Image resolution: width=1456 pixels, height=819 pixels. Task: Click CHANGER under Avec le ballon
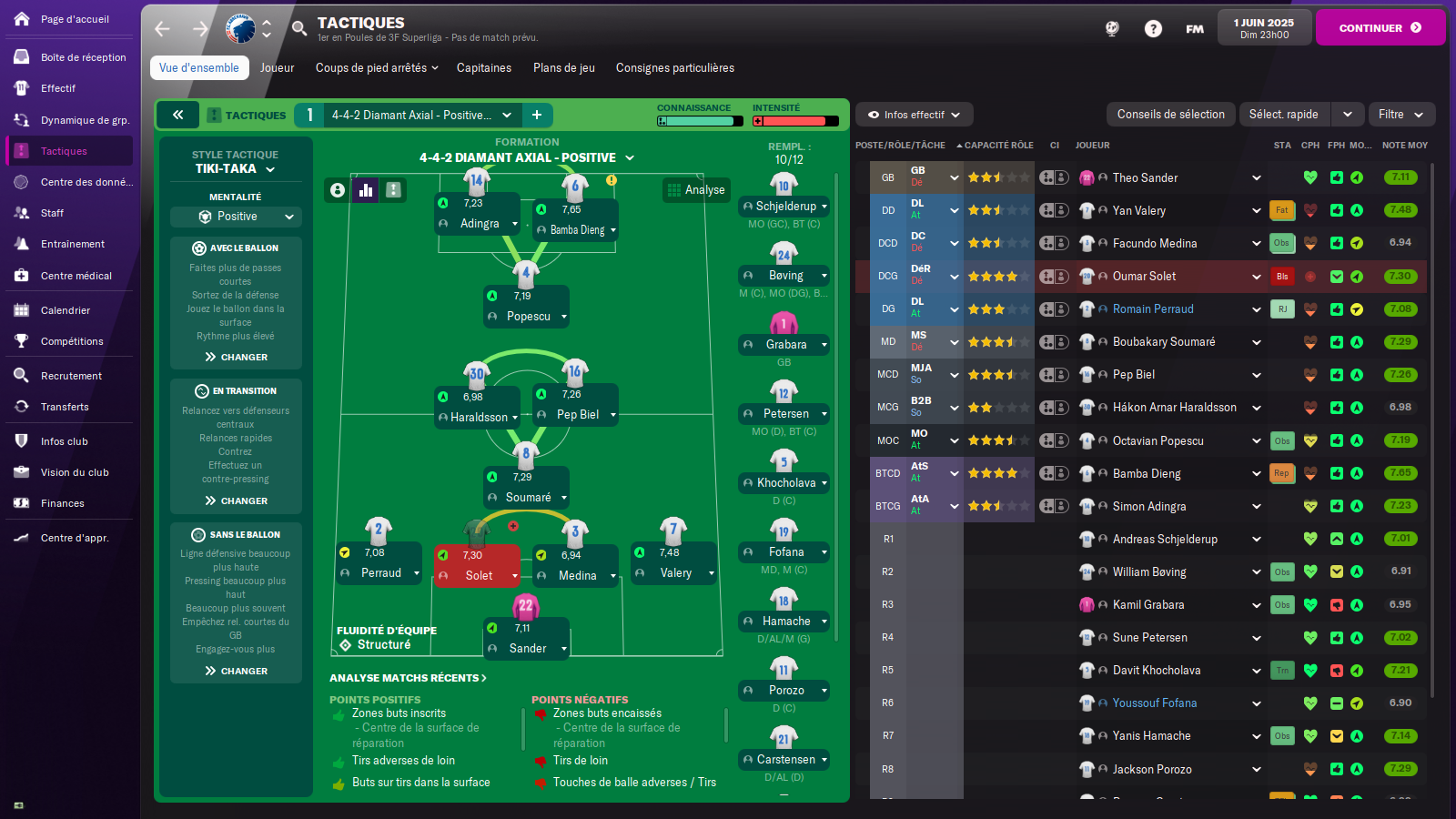pos(237,357)
